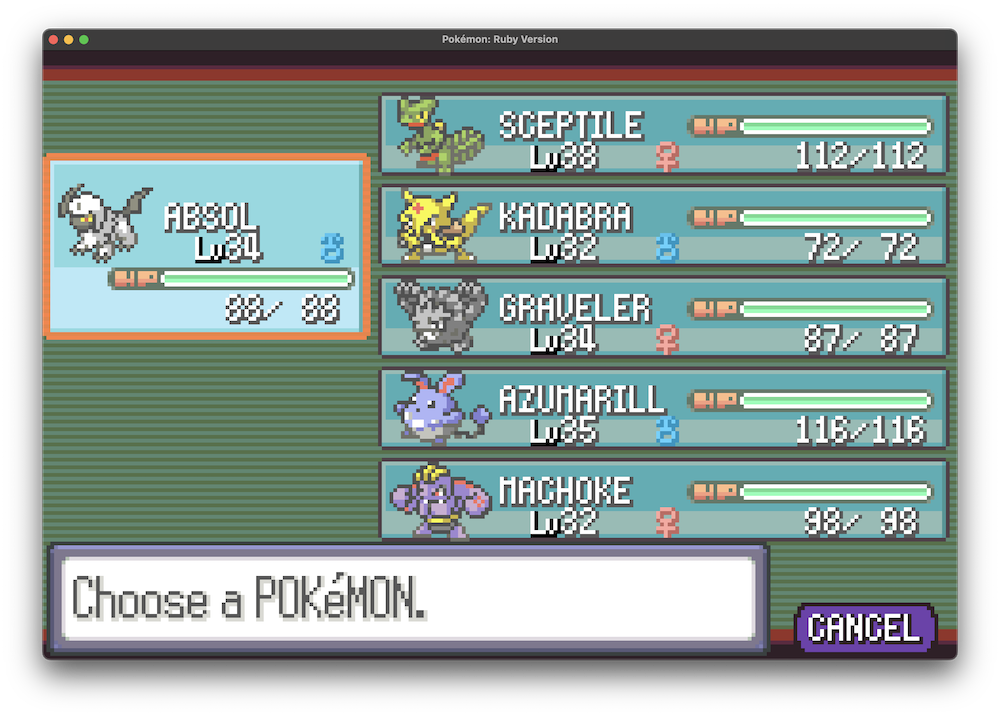
Task: Choose Sceptile from the party list
Action: tap(663, 135)
